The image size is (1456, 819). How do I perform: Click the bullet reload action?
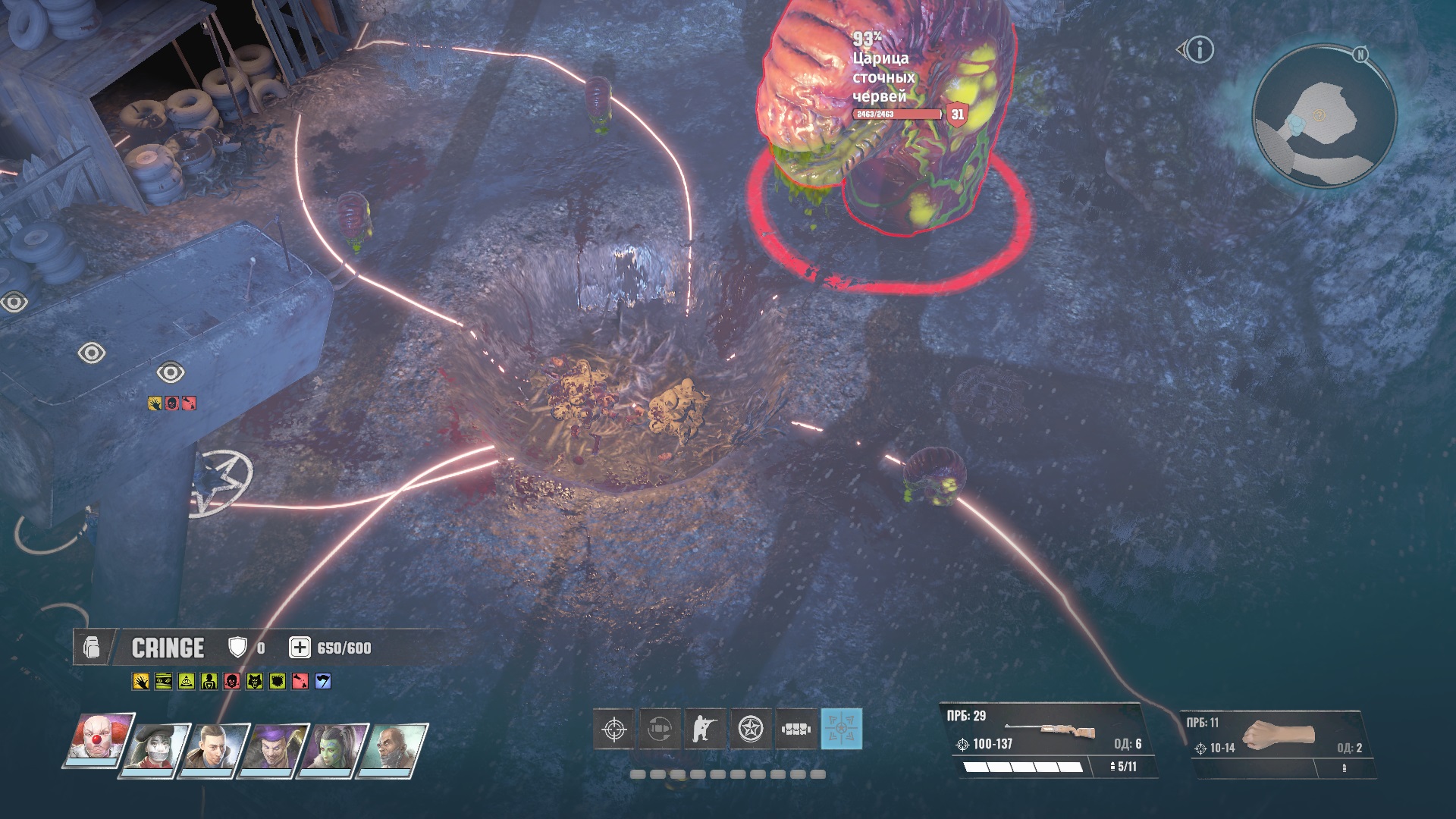point(659,730)
